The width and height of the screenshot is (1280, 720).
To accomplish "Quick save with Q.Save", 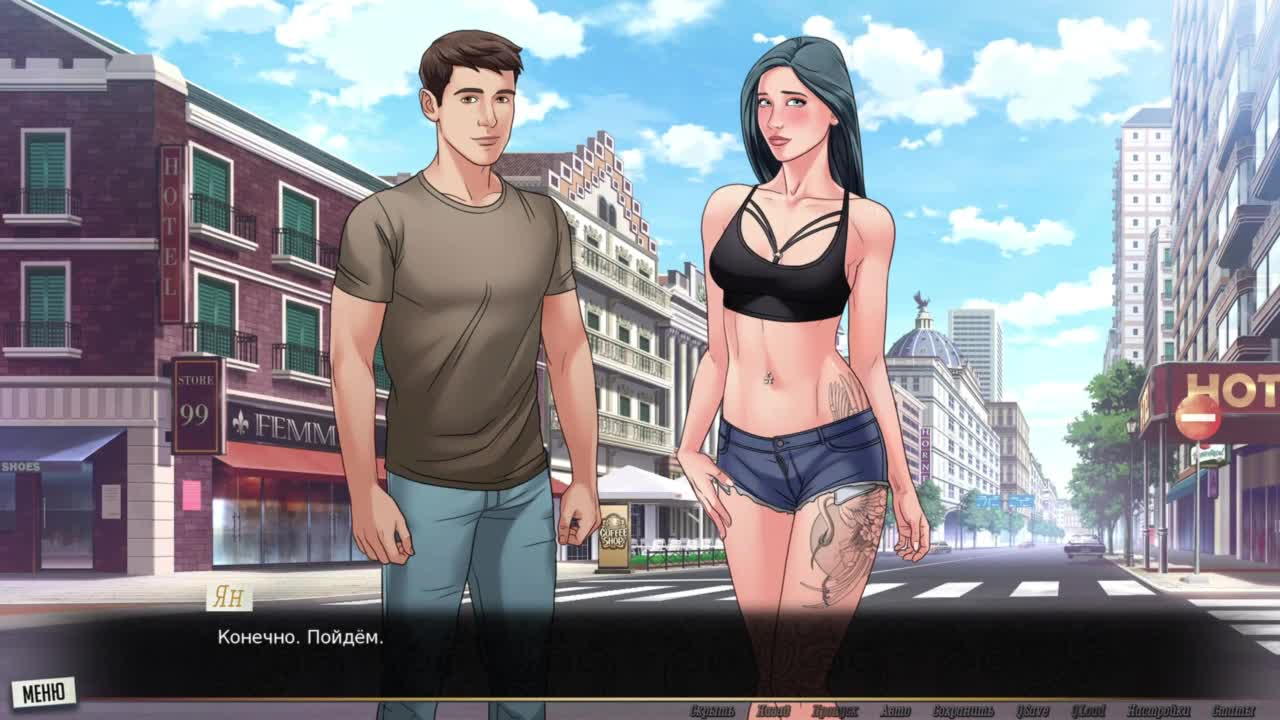I will click(1032, 711).
